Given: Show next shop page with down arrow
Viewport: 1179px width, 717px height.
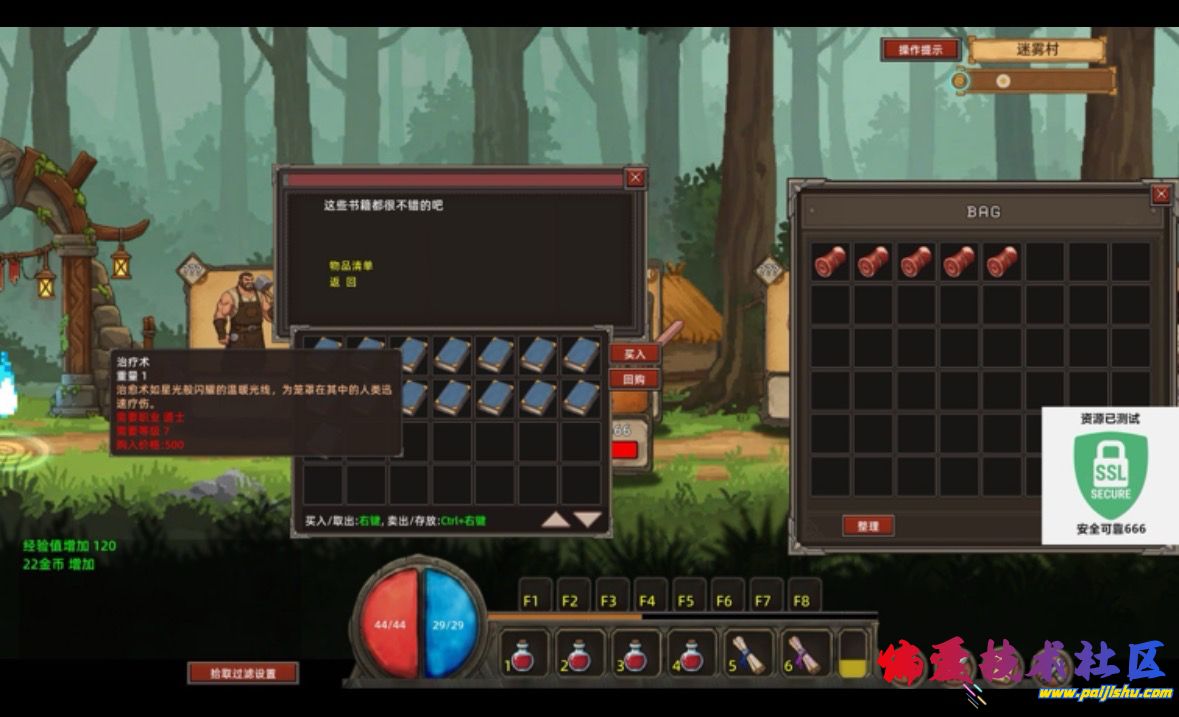Looking at the screenshot, I should pos(588,519).
